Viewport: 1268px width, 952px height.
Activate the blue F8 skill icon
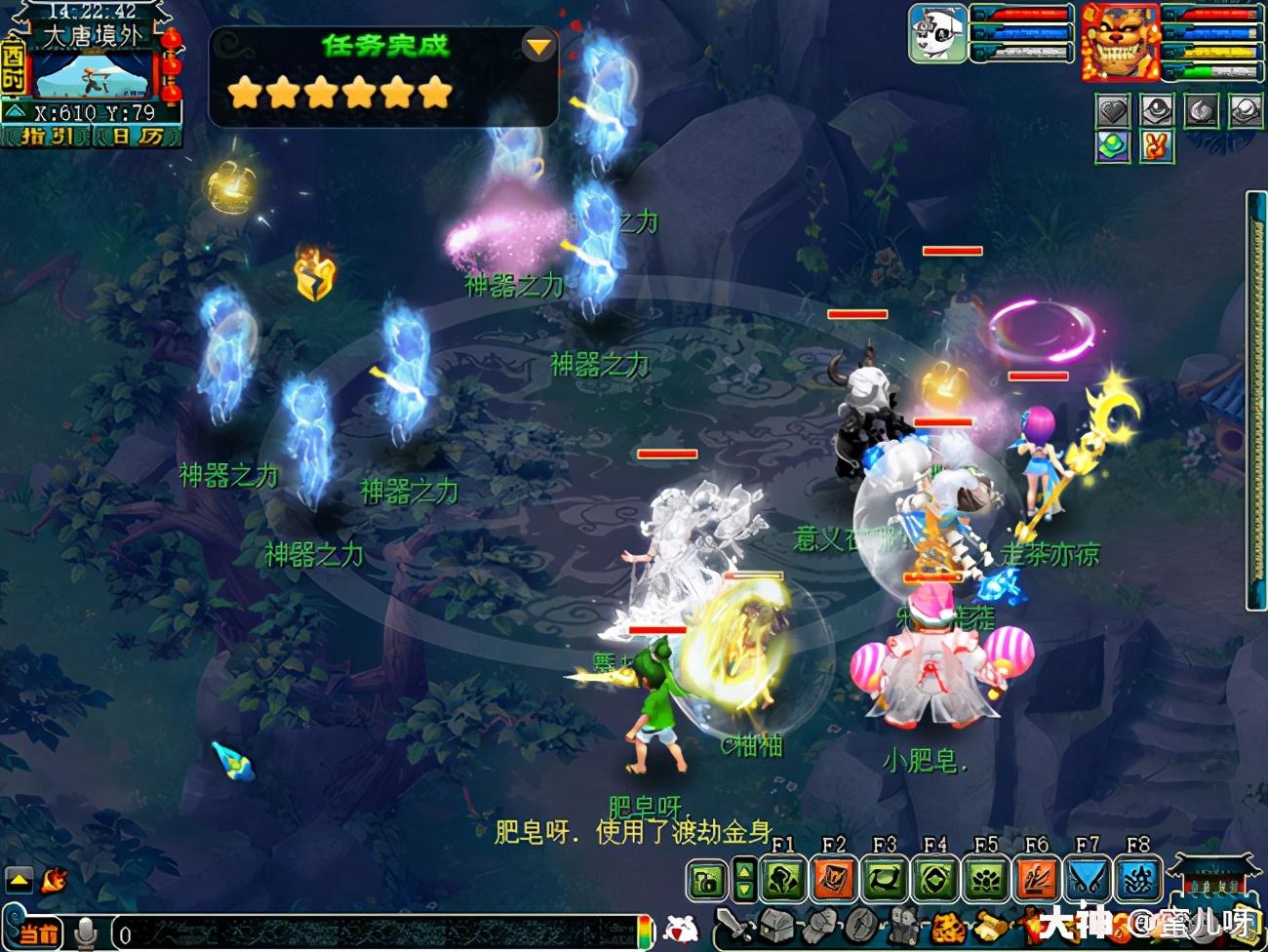pyautogui.click(x=1138, y=880)
